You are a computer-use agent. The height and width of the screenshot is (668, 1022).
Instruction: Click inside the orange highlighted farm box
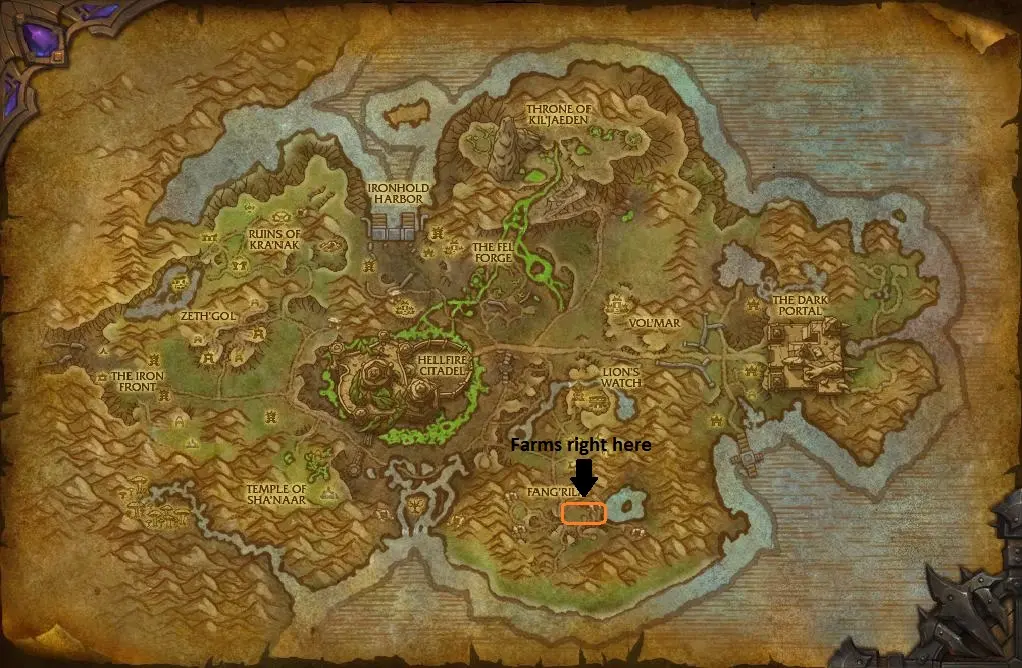(x=583, y=513)
